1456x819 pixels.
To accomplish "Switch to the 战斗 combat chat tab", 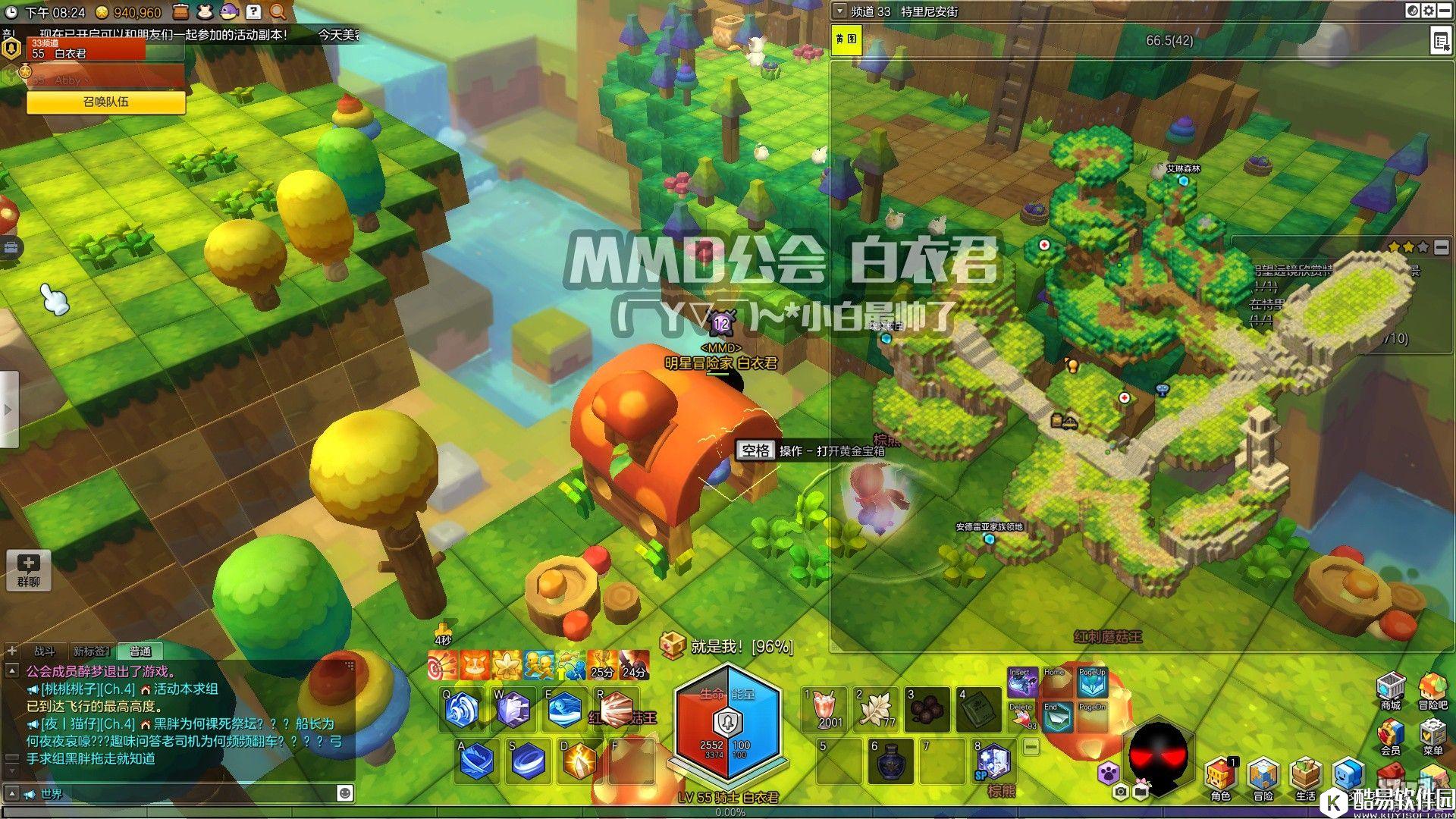I will click(x=45, y=651).
